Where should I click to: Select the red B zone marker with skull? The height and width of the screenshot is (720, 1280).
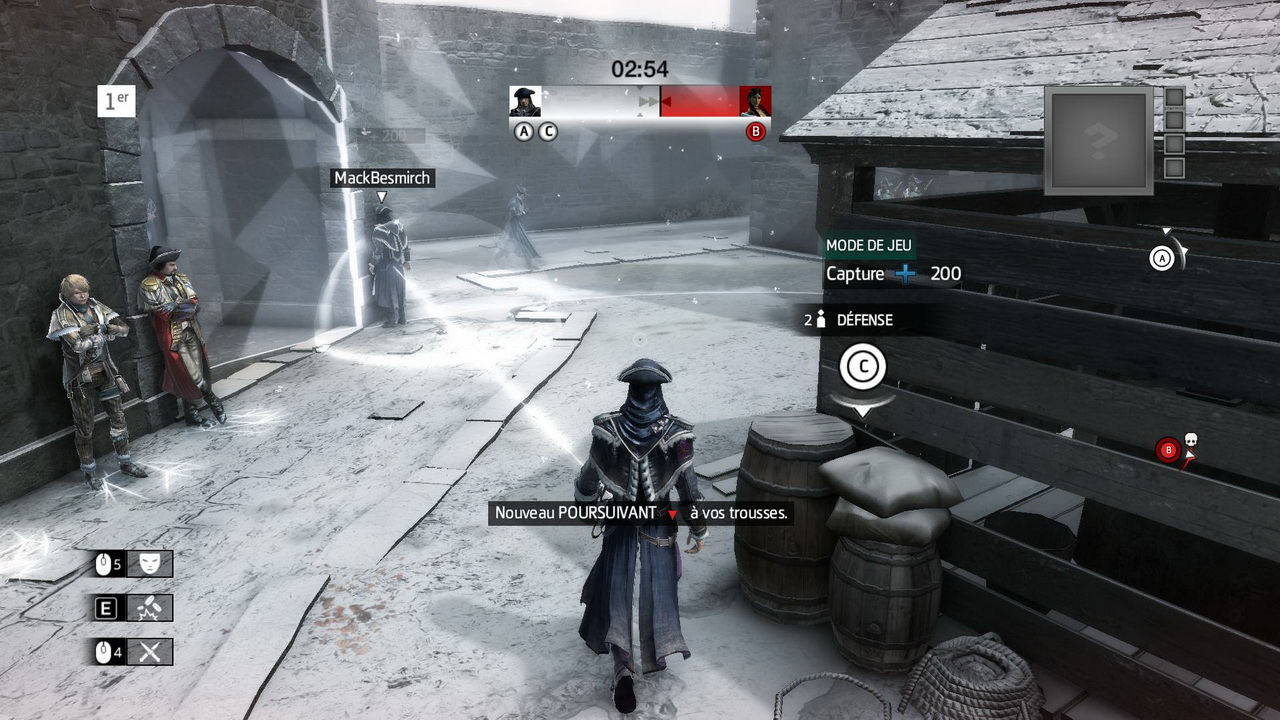(x=1168, y=450)
